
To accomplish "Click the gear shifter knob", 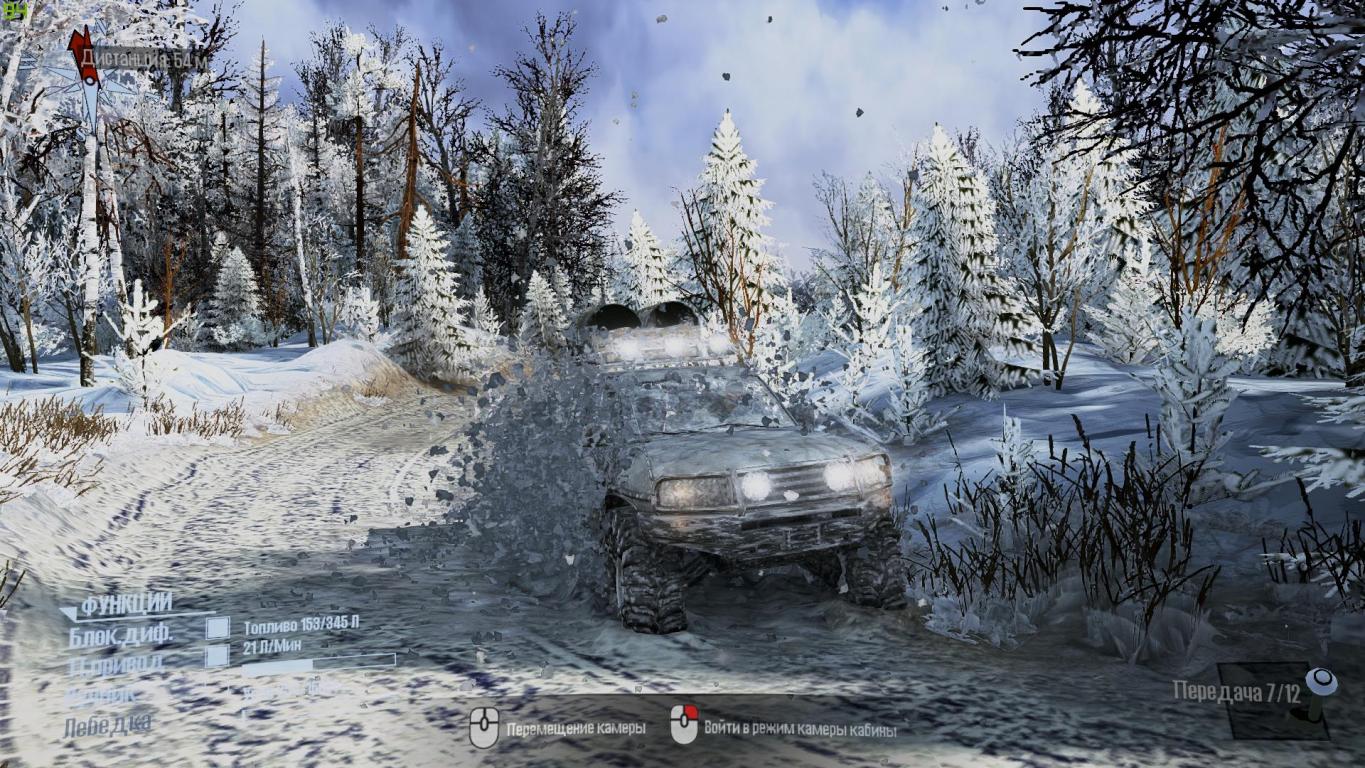I will click(1322, 682).
